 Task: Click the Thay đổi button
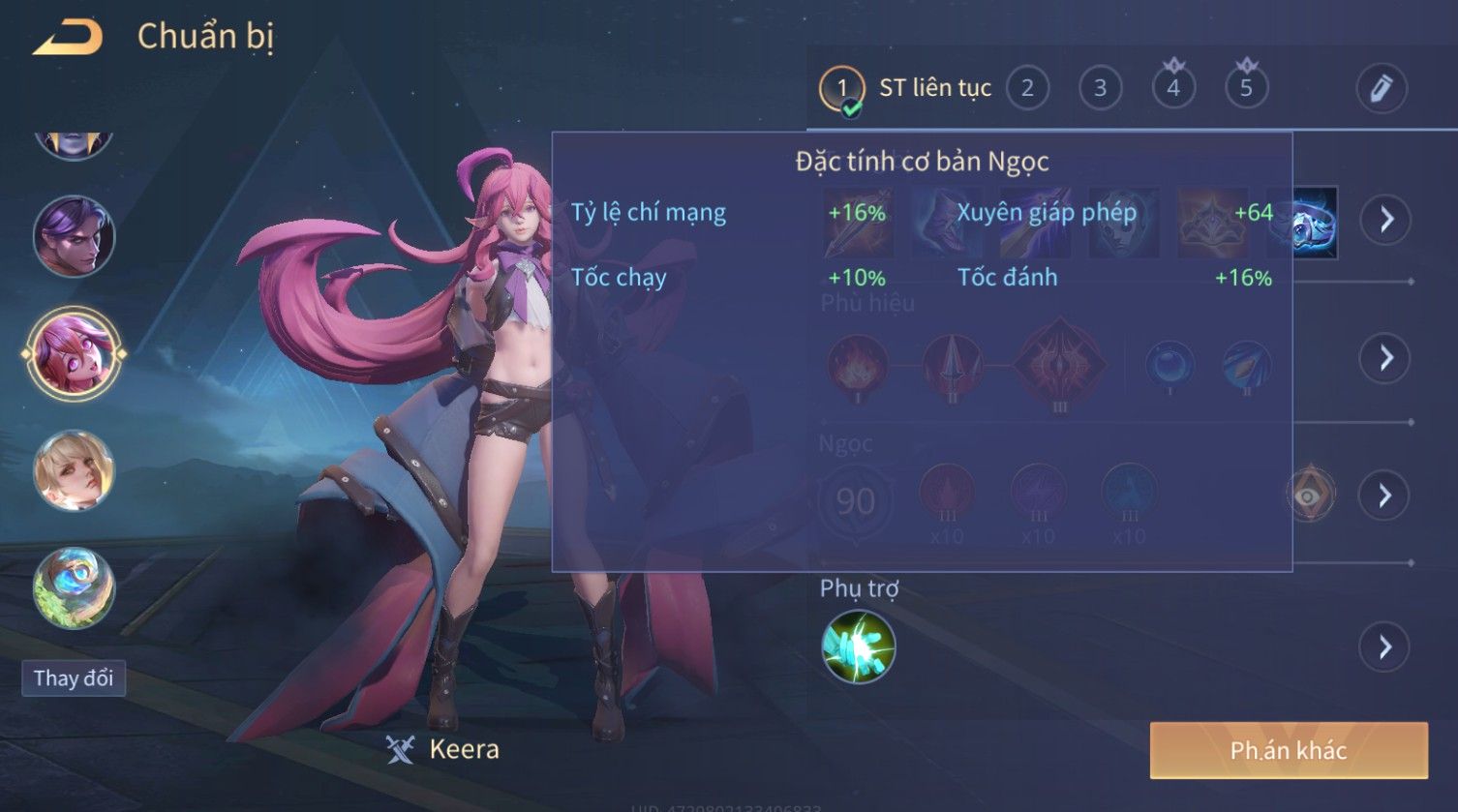(74, 678)
